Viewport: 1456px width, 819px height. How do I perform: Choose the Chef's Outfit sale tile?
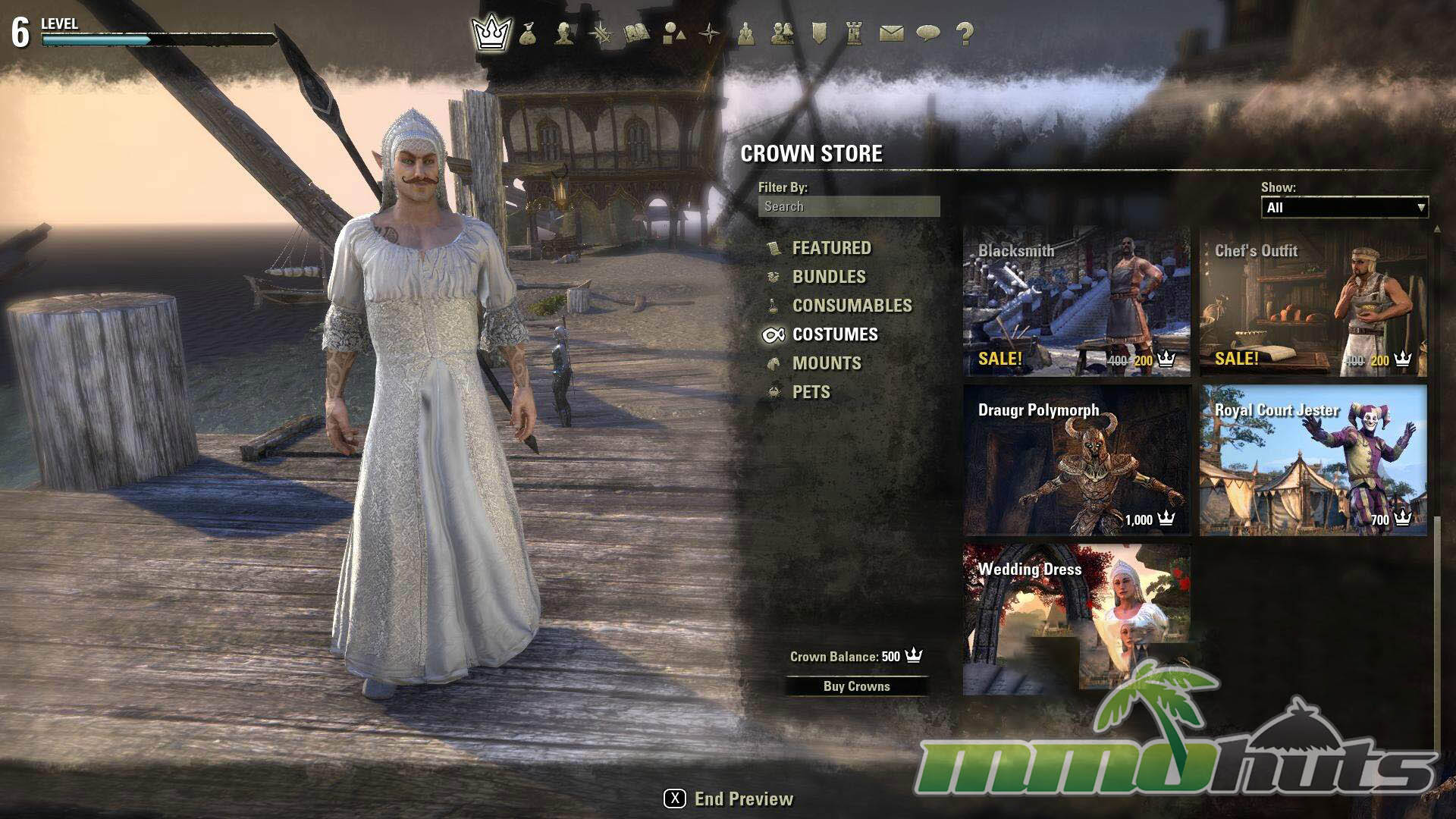[x=1313, y=303]
